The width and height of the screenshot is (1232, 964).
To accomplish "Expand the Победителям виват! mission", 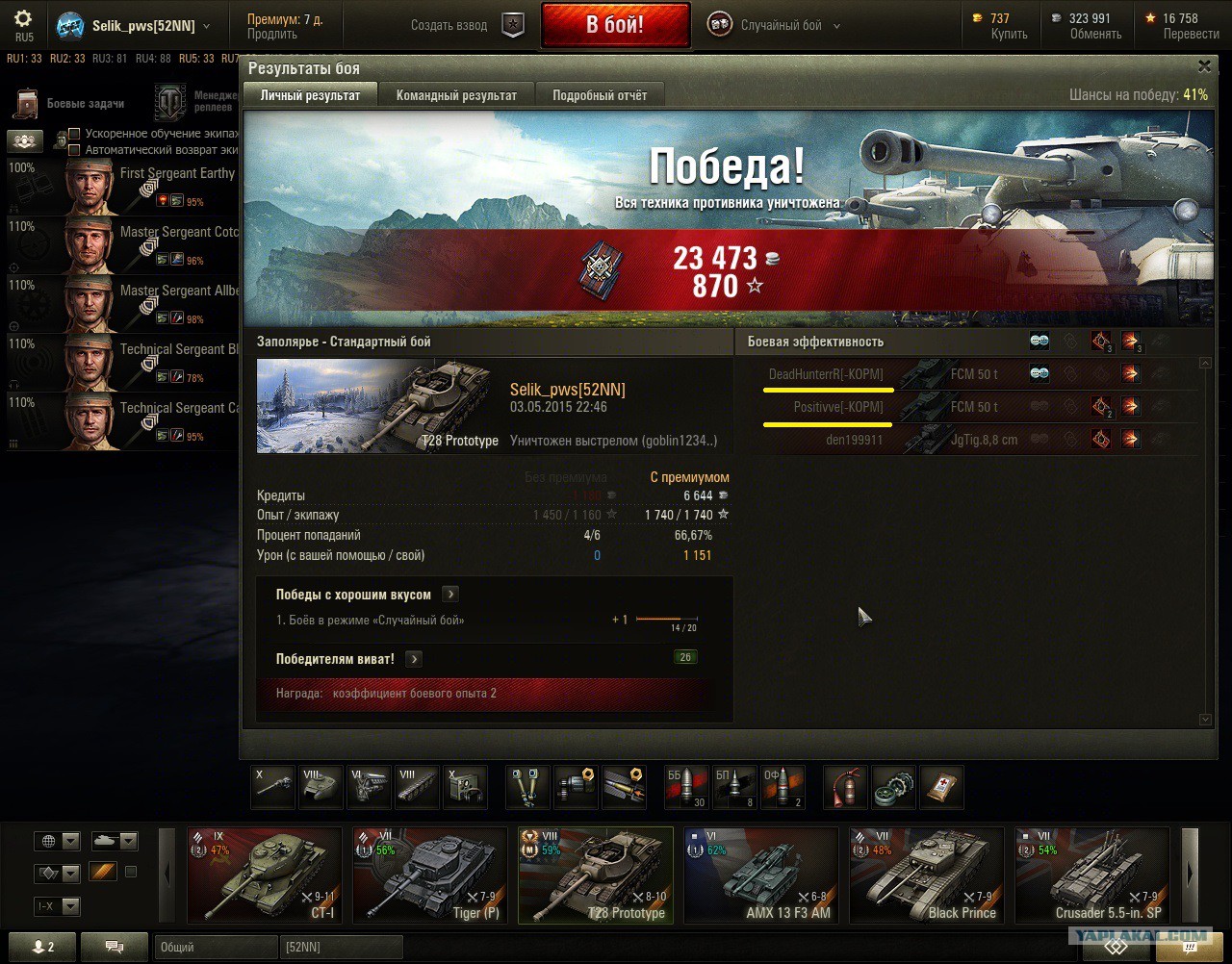I will click(x=414, y=659).
